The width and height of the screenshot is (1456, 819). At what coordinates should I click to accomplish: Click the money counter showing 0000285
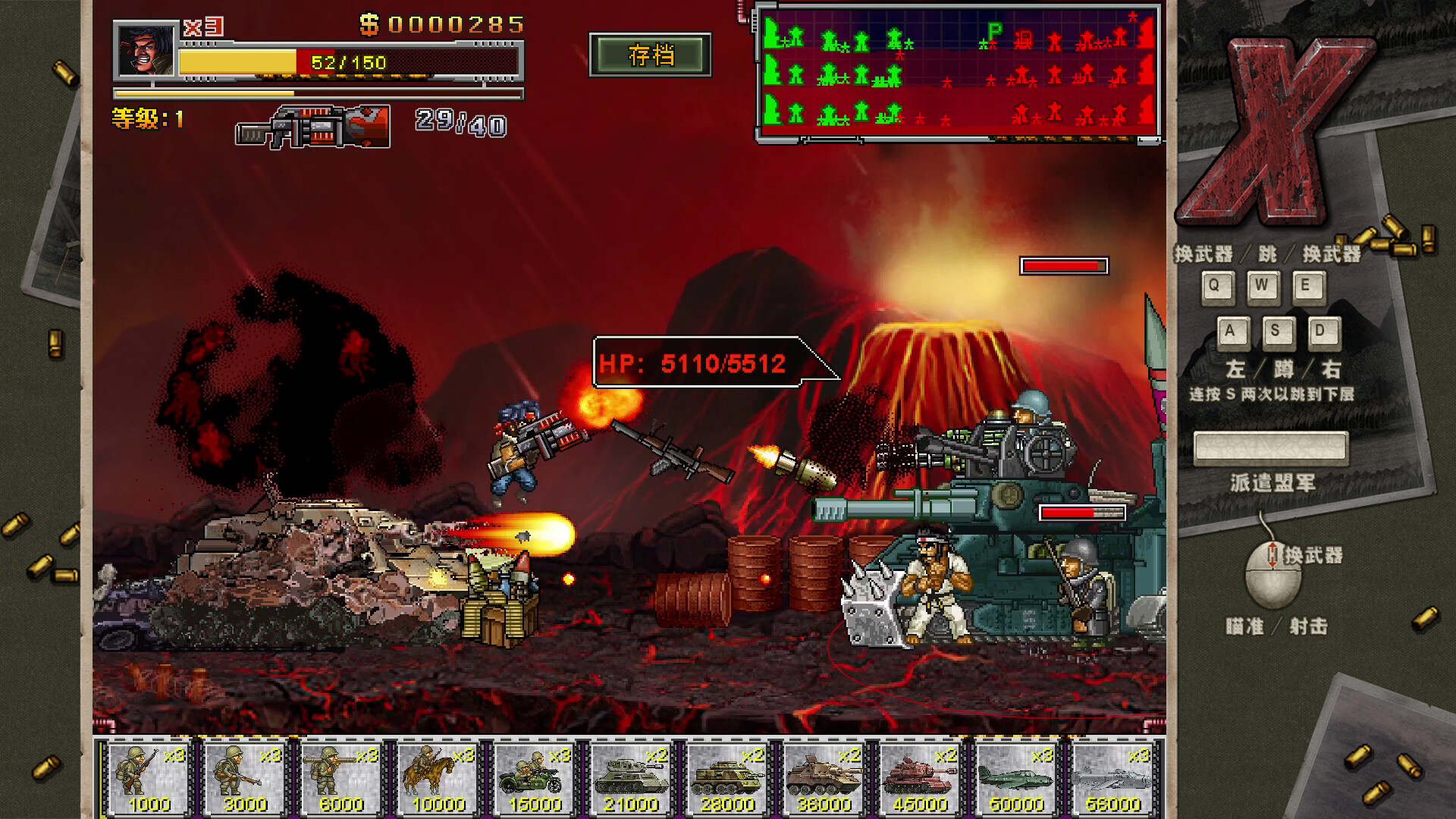444,24
